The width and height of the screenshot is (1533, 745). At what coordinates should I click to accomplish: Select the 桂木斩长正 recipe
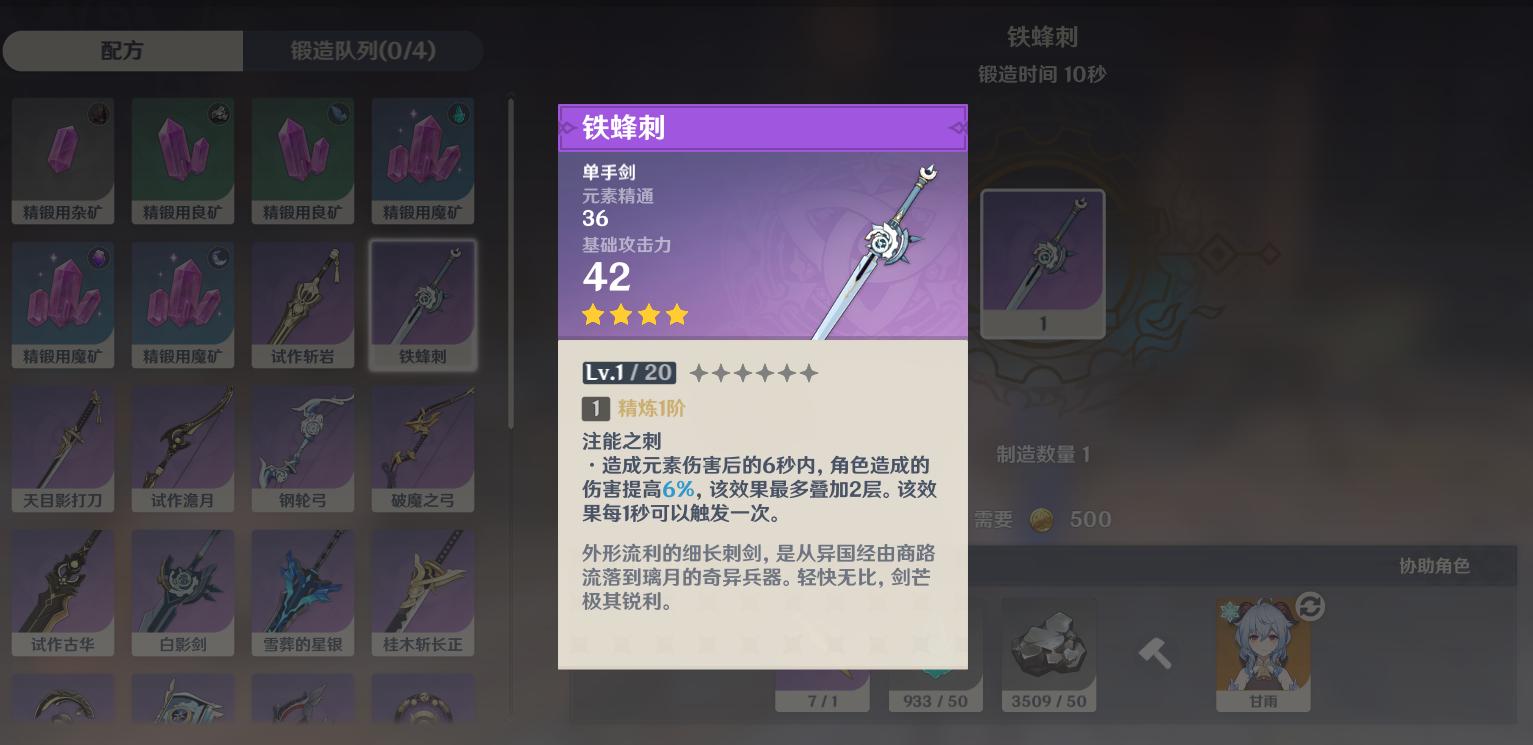coord(423,590)
